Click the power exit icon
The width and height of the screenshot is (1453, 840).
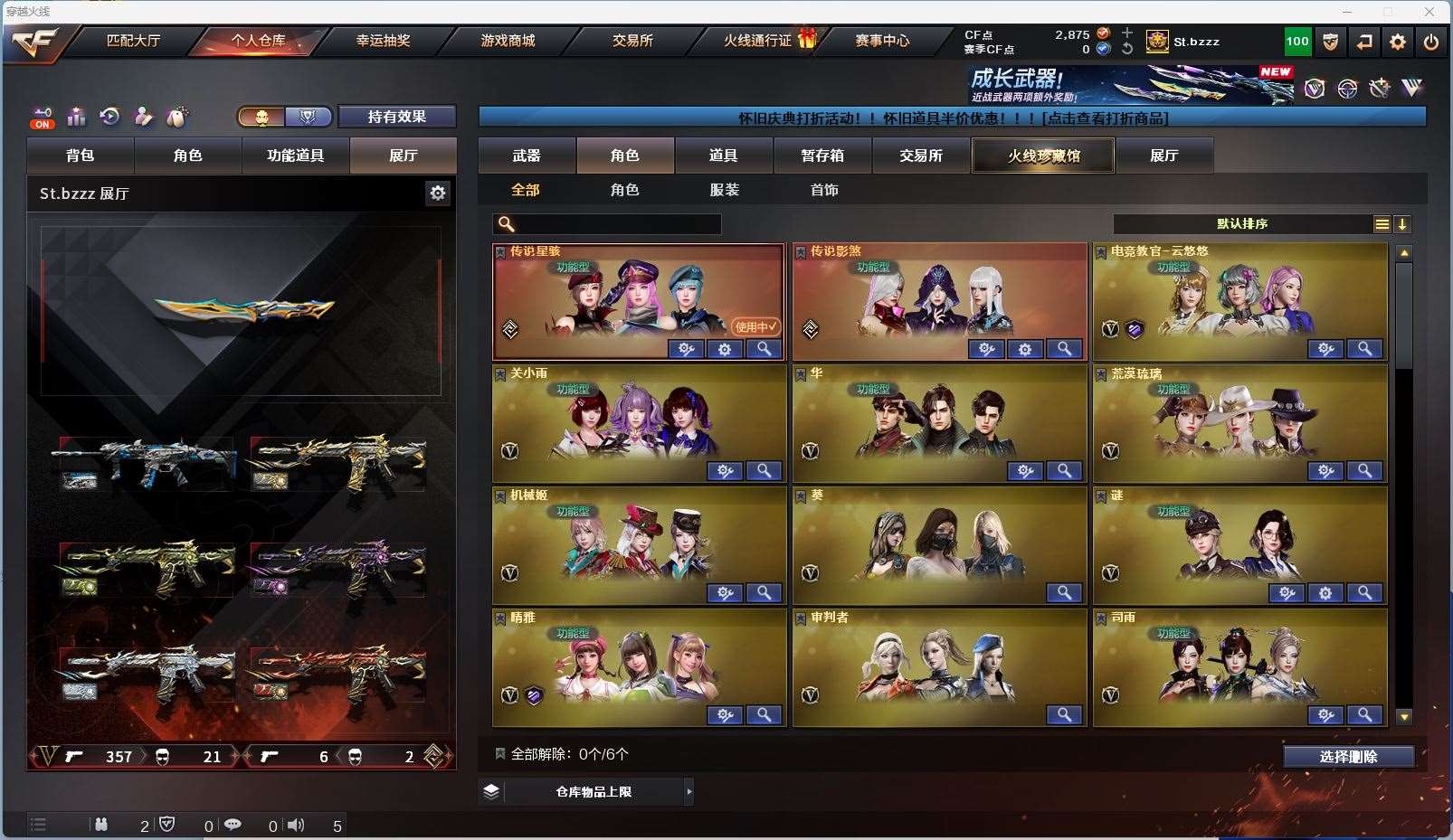(1430, 42)
